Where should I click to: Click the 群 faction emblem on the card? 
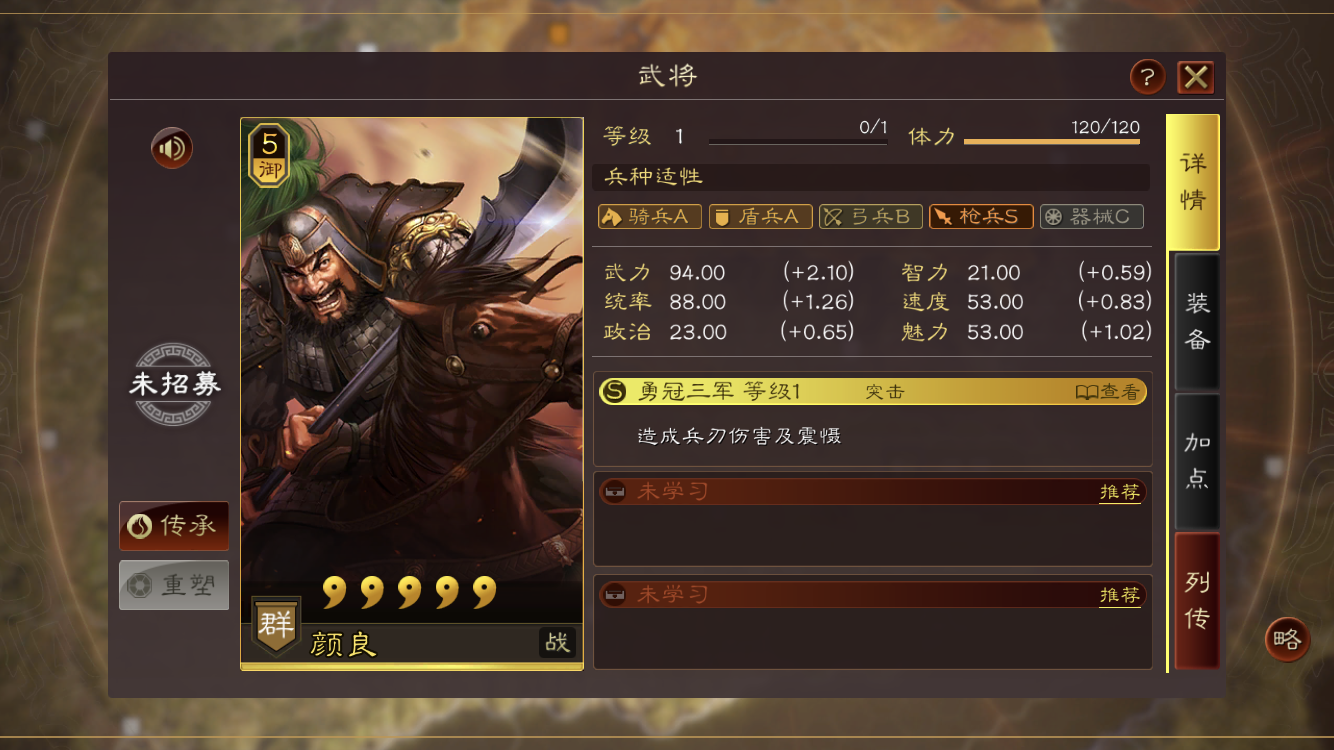(274, 624)
